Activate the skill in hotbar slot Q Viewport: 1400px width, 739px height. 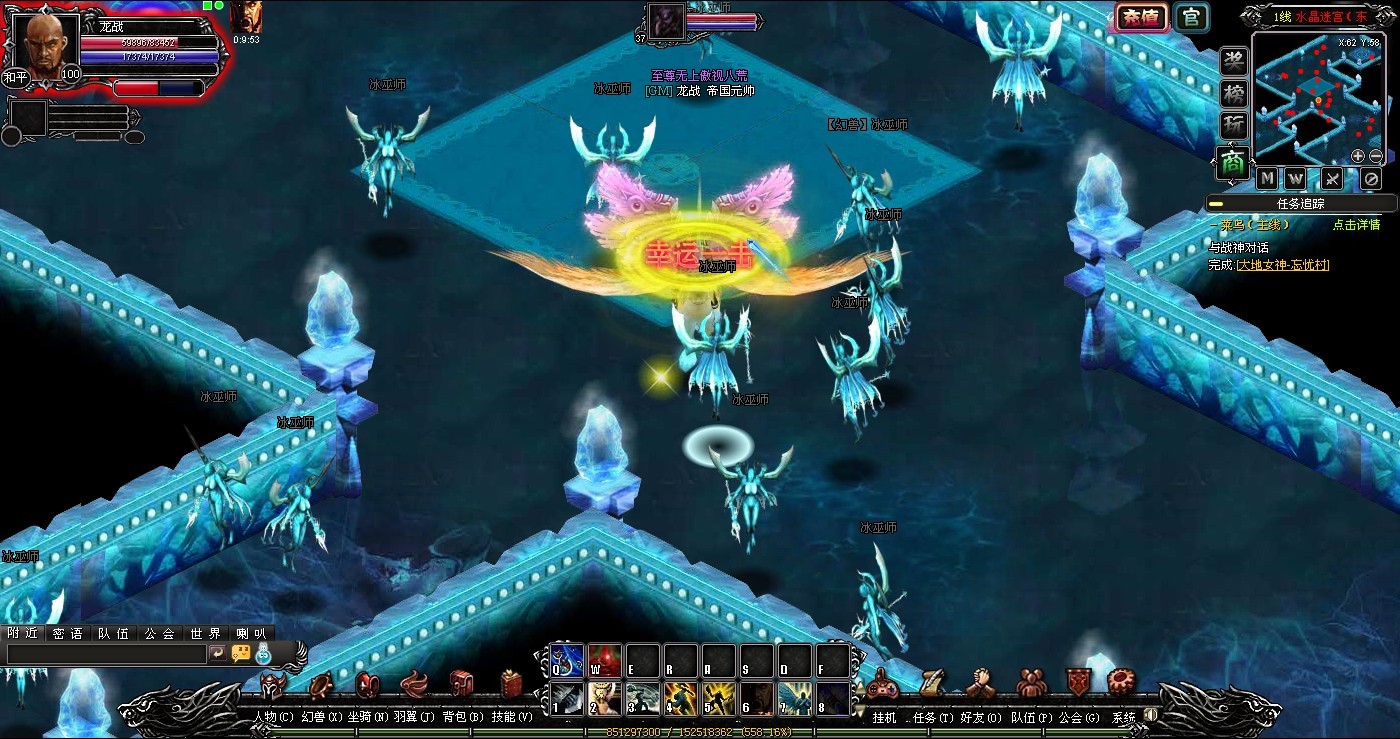(x=566, y=660)
